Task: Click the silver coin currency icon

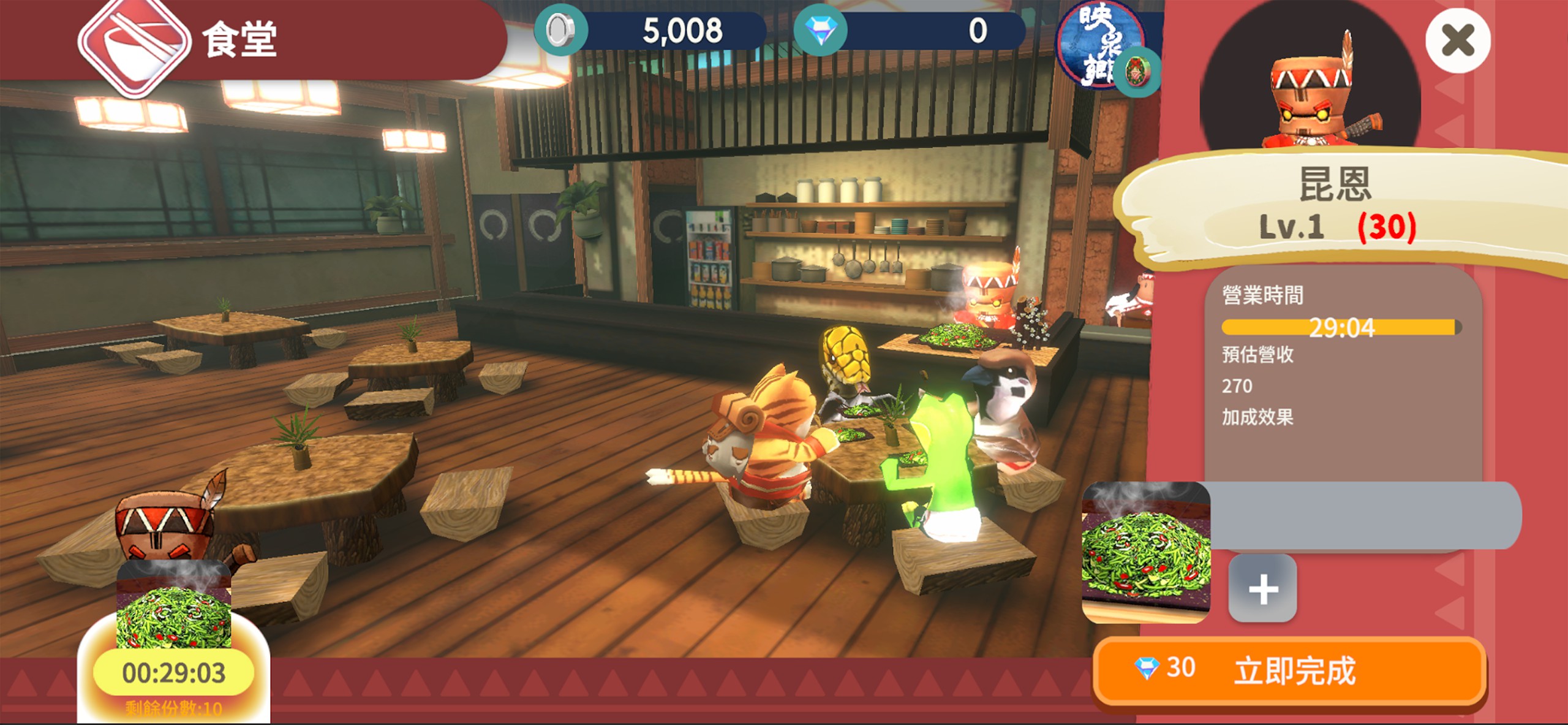Action: [x=560, y=31]
